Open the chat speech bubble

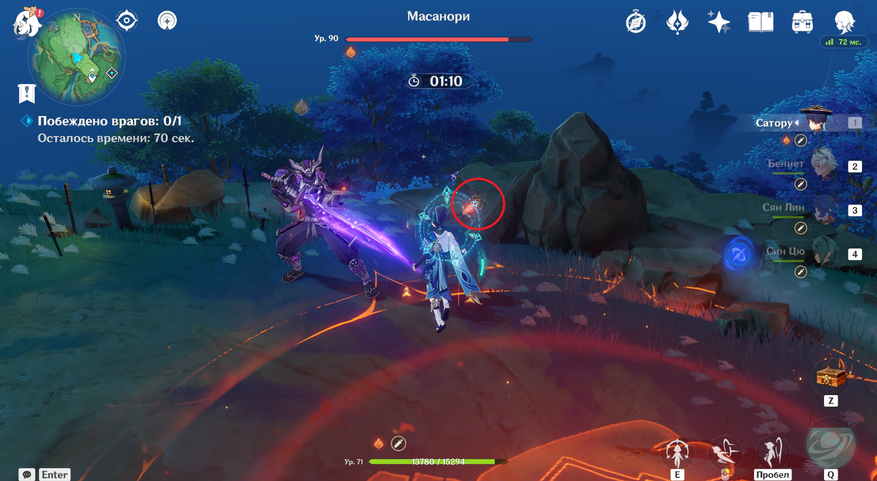pos(27,474)
